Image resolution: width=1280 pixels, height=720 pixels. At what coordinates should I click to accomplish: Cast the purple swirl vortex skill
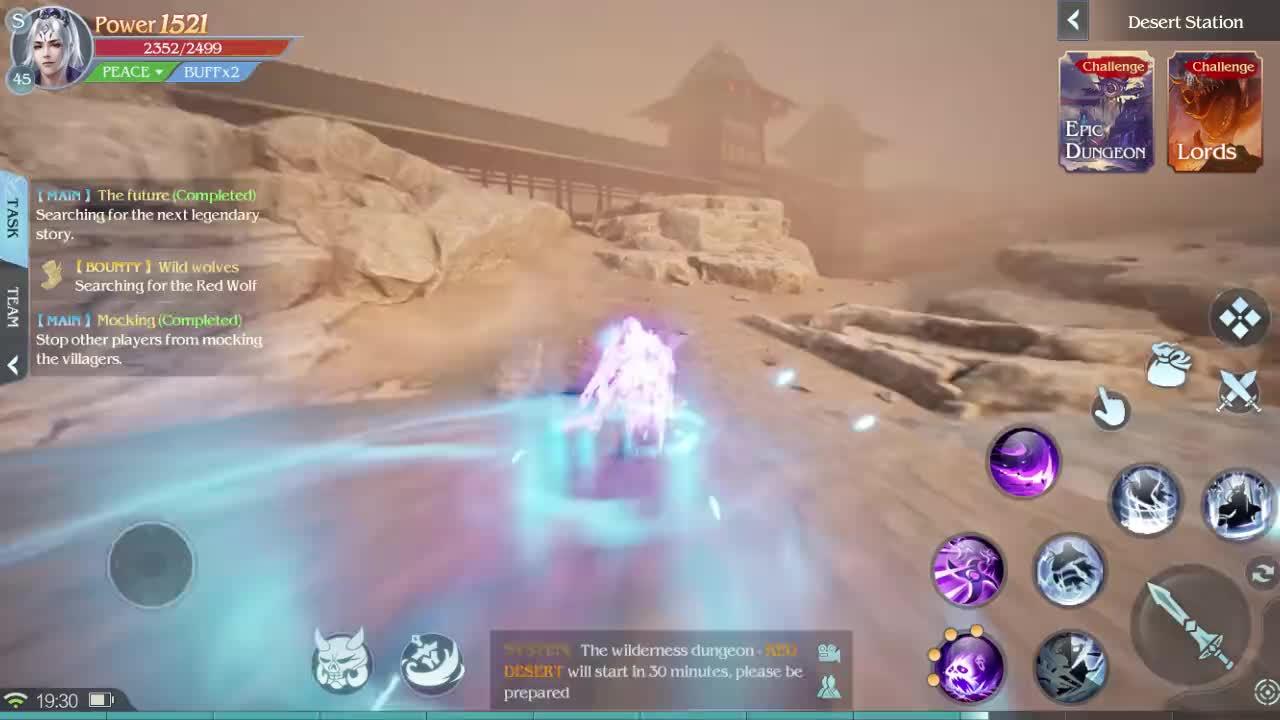[x=1023, y=463]
